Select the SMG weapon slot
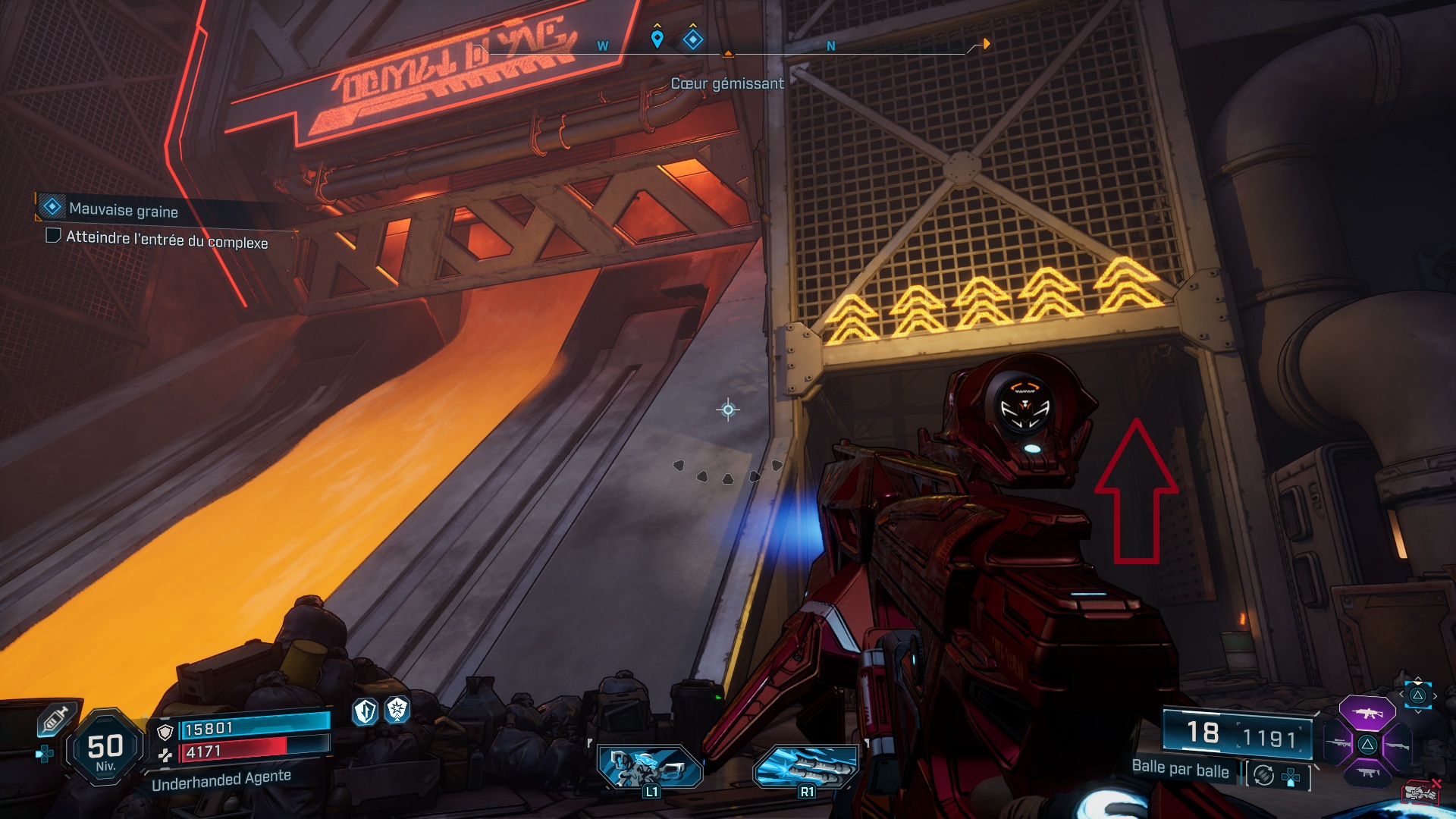1456x819 pixels. point(1369,773)
